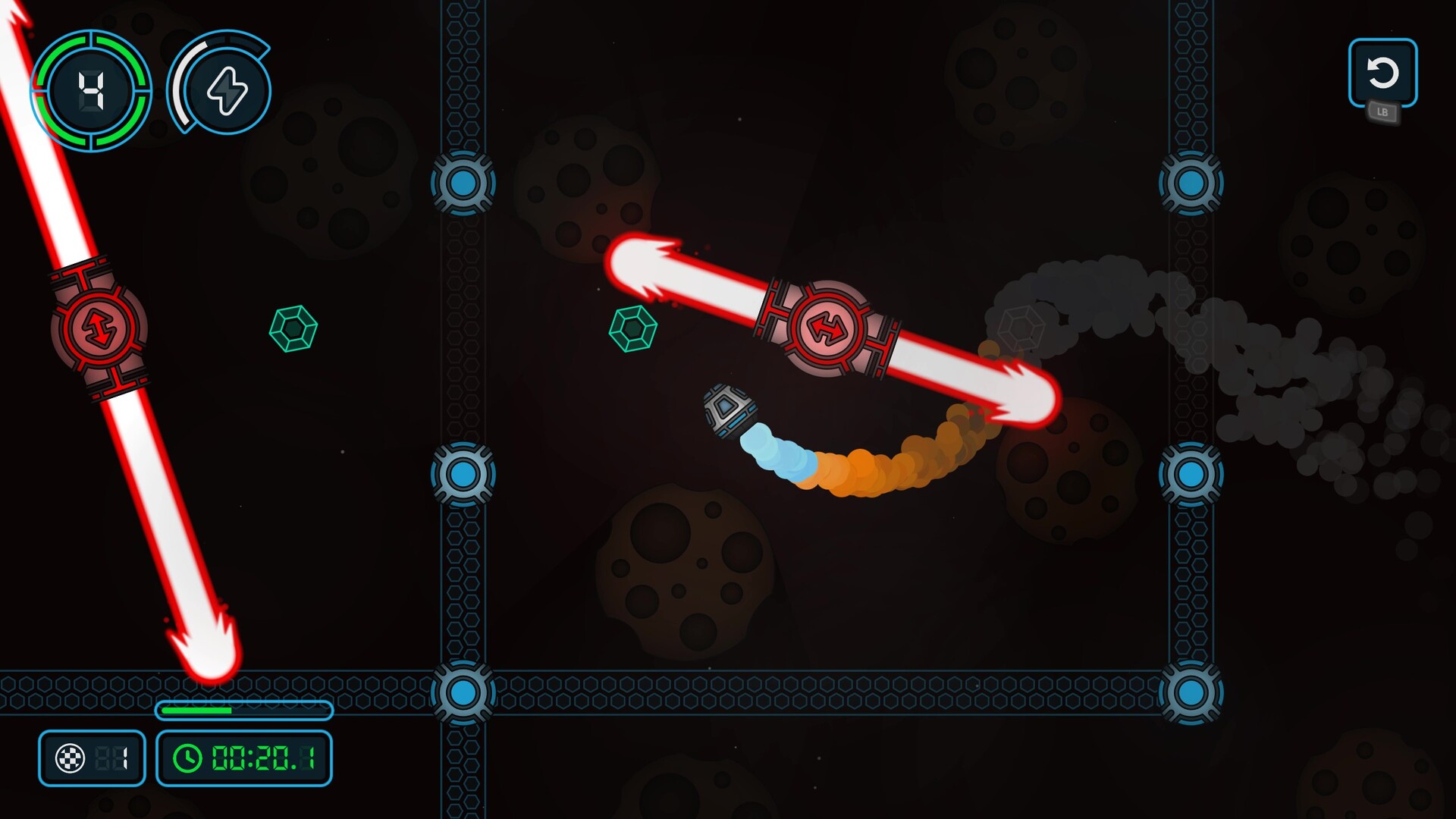Image resolution: width=1456 pixels, height=819 pixels.
Task: Click the lap count display showing 1
Action: pyautogui.click(x=114, y=756)
